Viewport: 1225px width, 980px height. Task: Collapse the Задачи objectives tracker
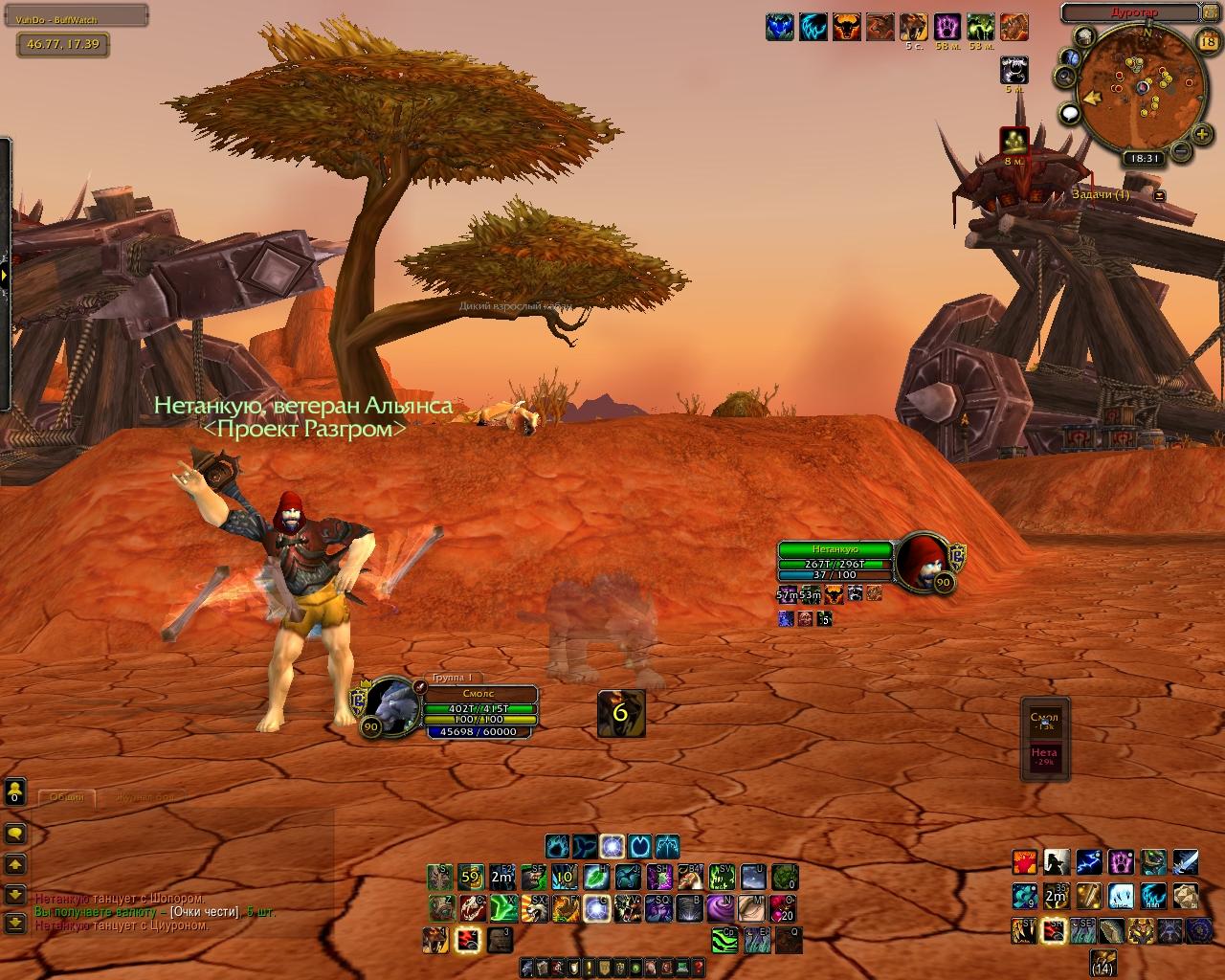[1160, 195]
